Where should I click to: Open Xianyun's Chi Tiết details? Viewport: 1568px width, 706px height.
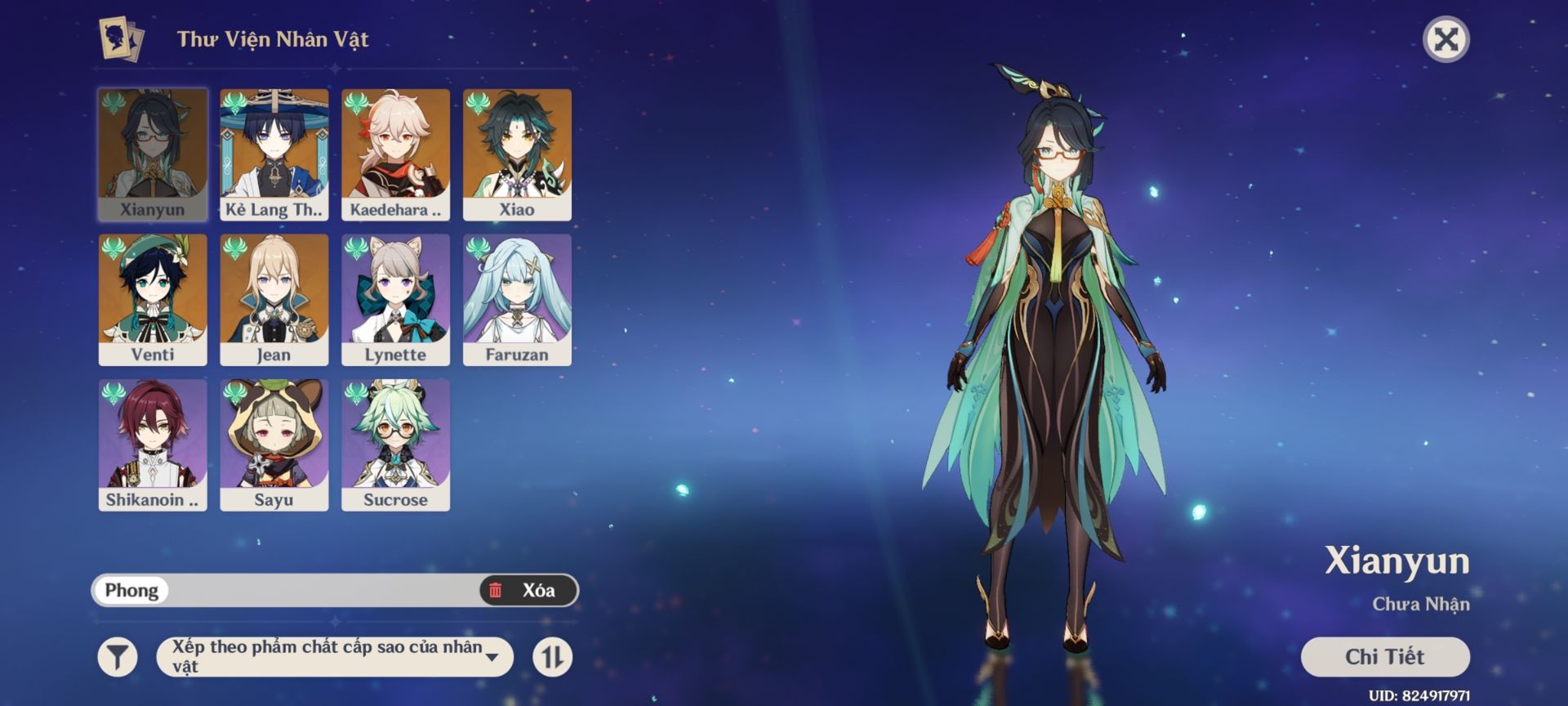tap(1384, 657)
